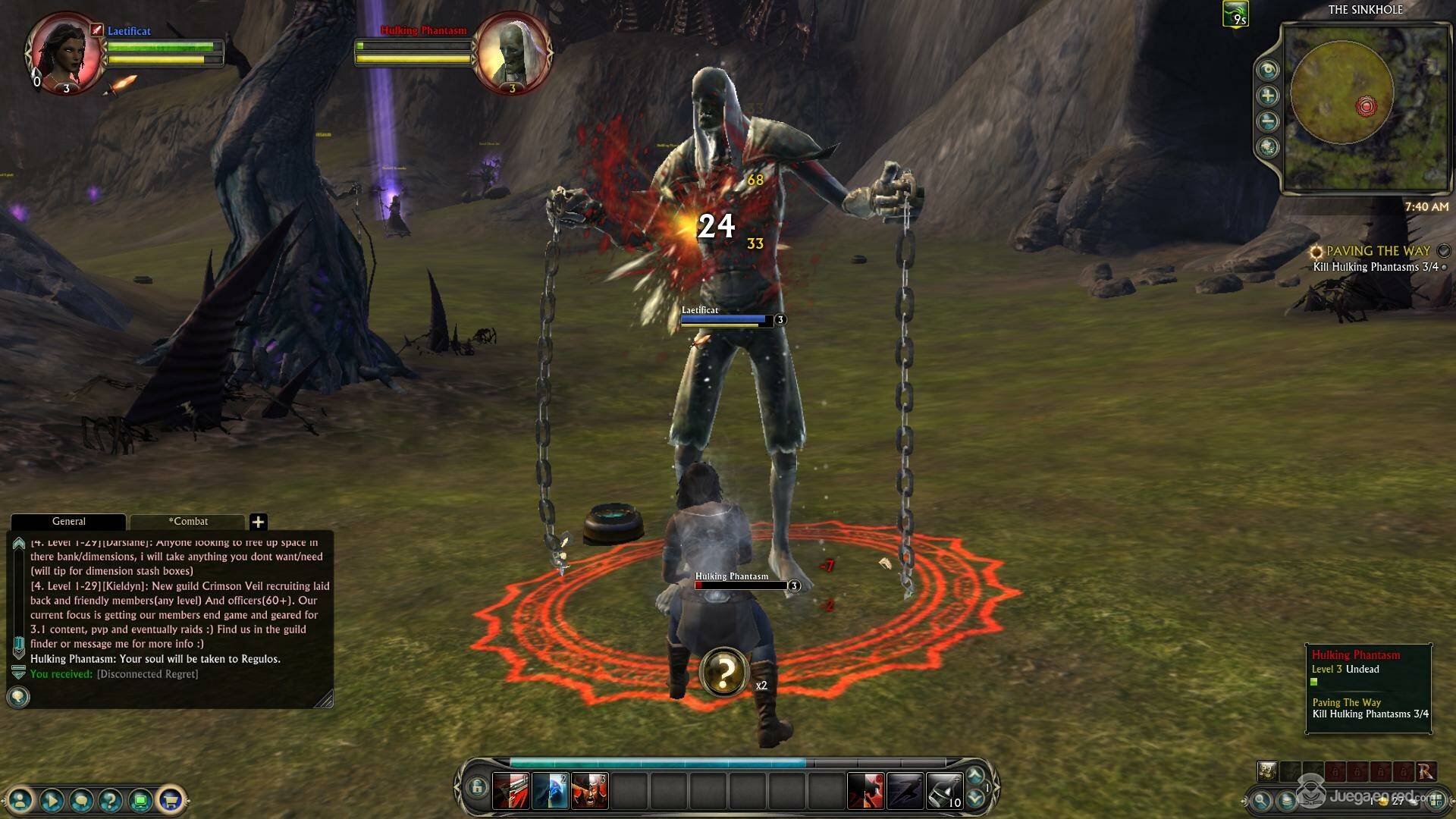The width and height of the screenshot is (1456, 819).
Task: Select the General chat tab
Action: [x=68, y=522]
